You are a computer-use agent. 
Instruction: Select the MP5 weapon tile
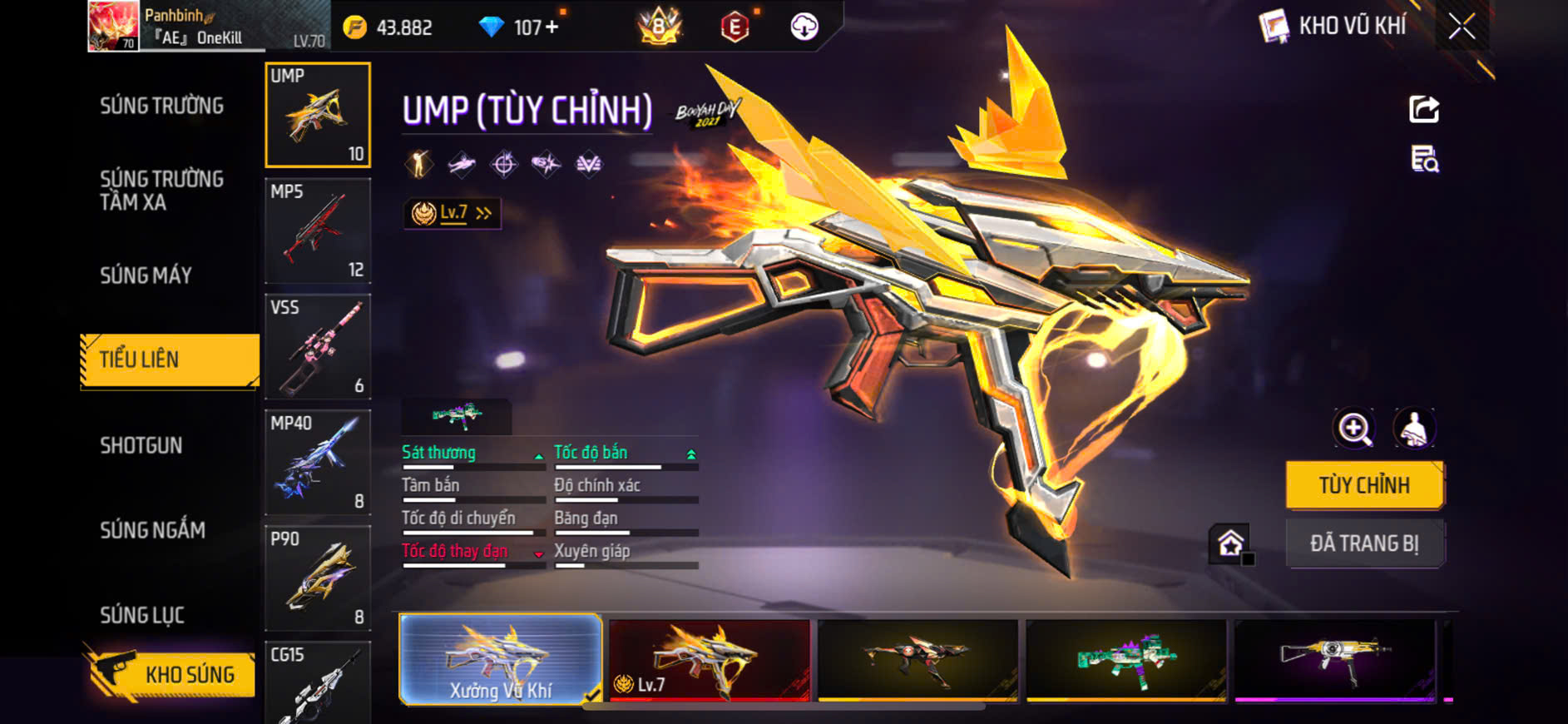tap(317, 231)
